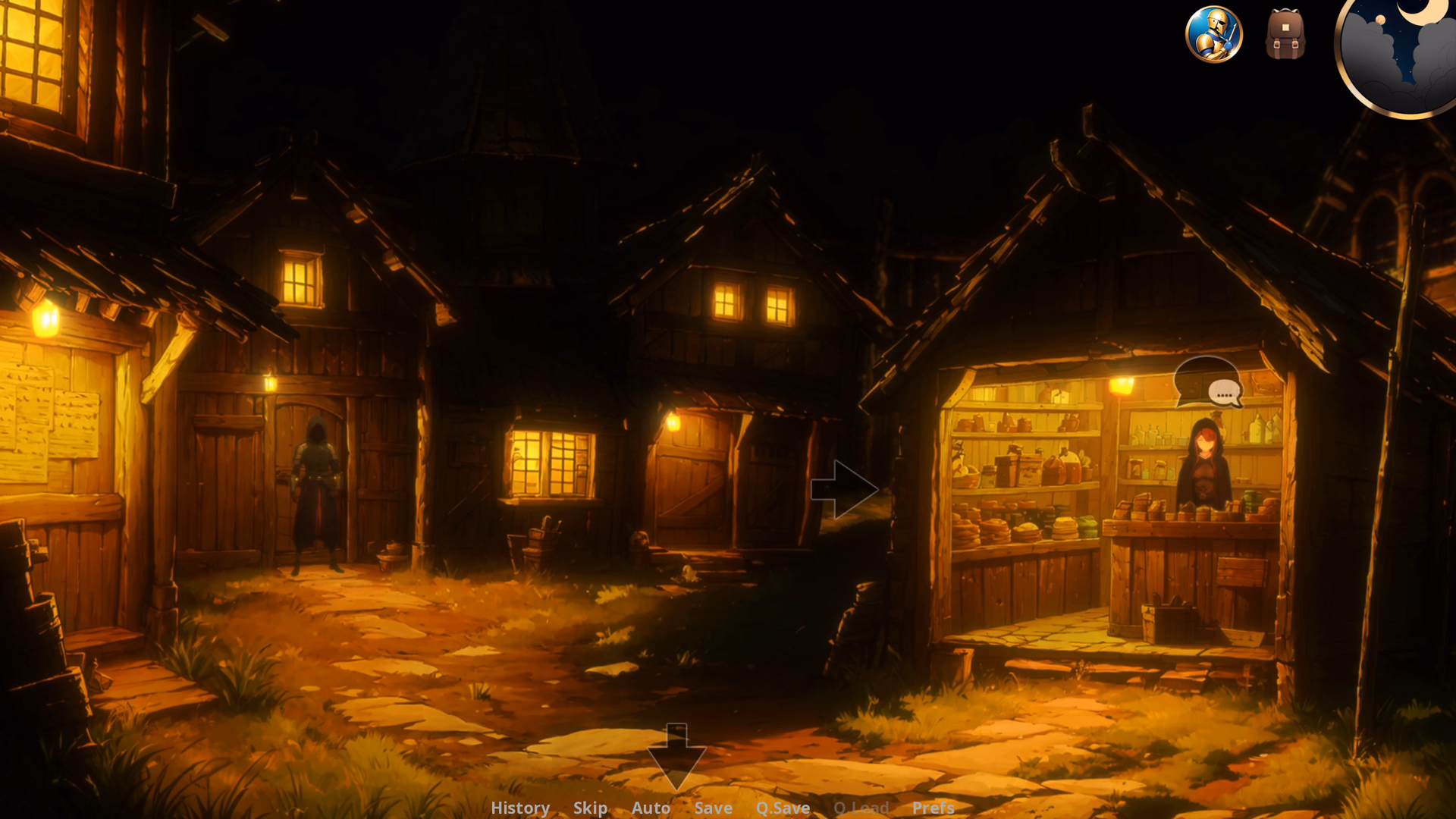Toggle Auto text advance
This screenshot has height=819, width=1456.
coord(650,808)
